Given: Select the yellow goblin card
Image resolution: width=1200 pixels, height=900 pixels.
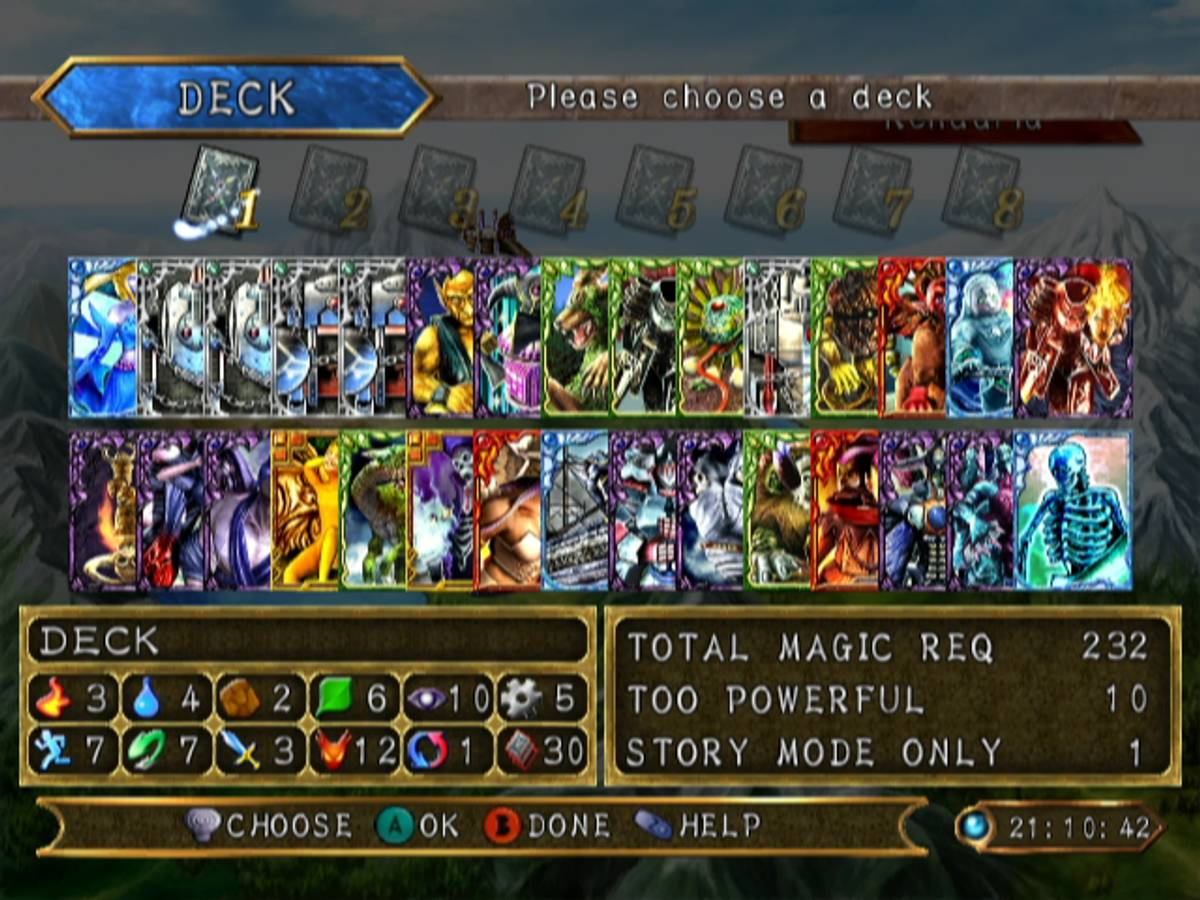Looking at the screenshot, I should 440,337.
